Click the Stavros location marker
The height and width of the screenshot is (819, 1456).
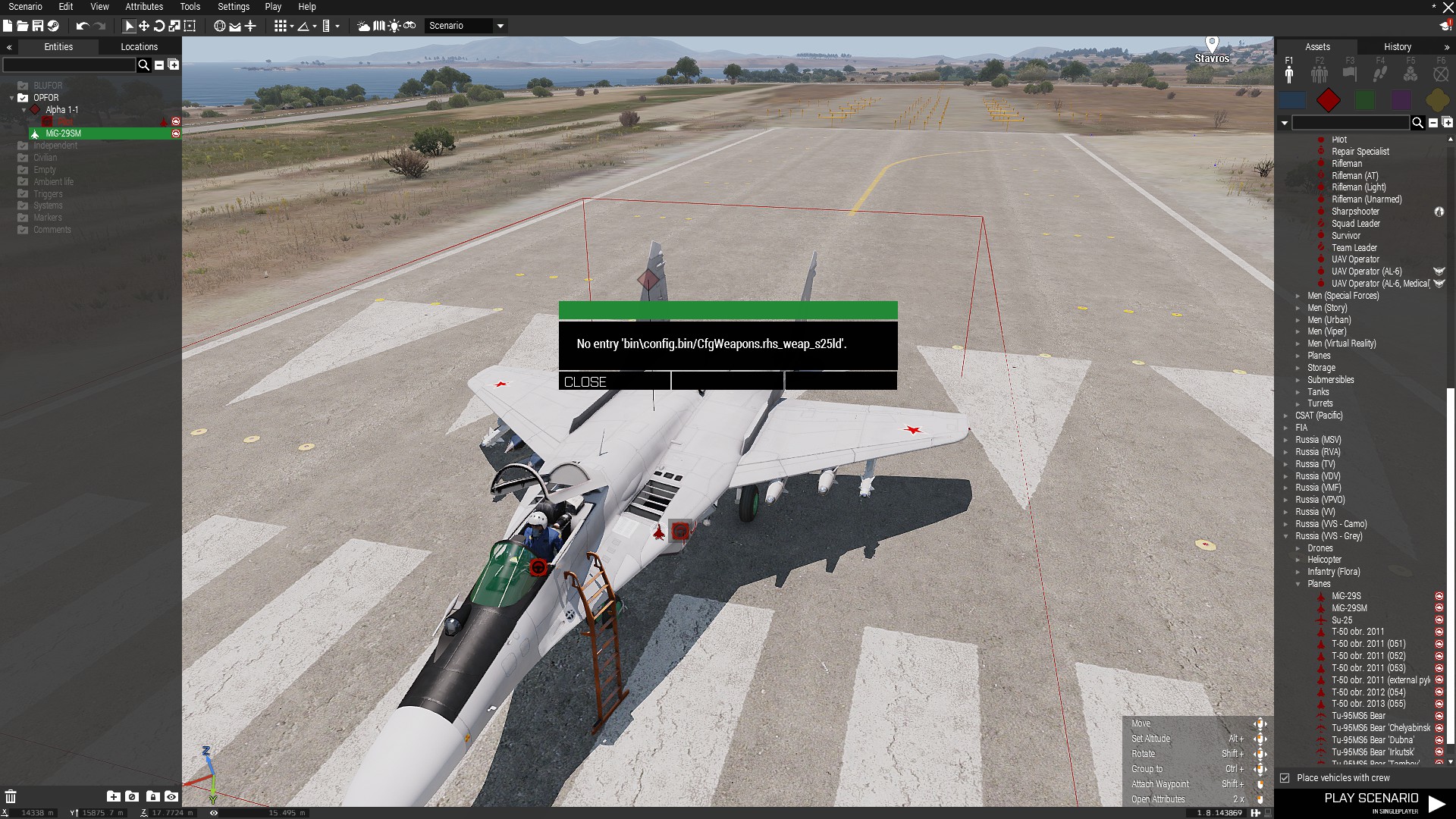point(1211,44)
